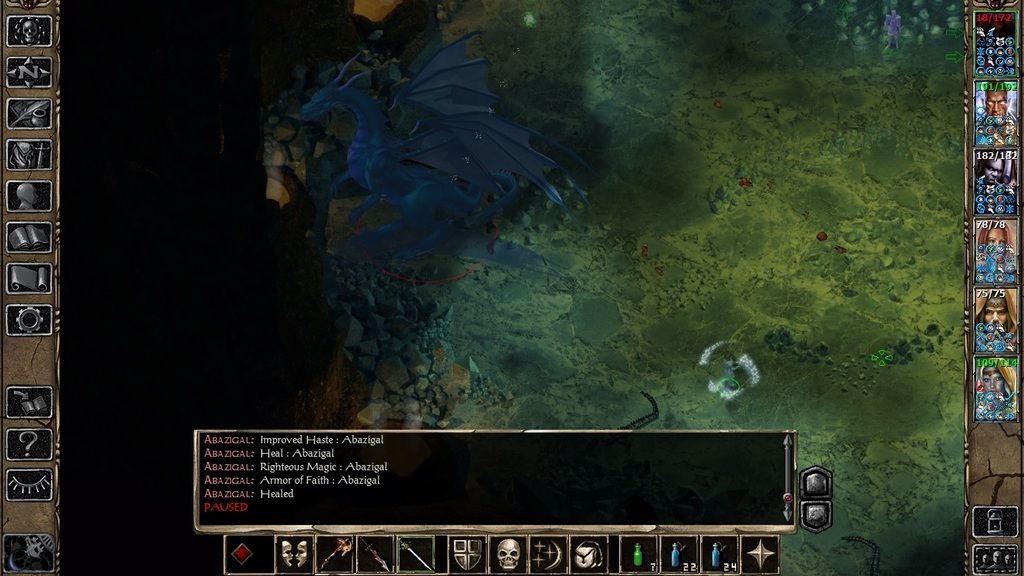Rest the party with closed-eye button
Viewport: 1024px width, 576px height.
[x=29, y=484]
